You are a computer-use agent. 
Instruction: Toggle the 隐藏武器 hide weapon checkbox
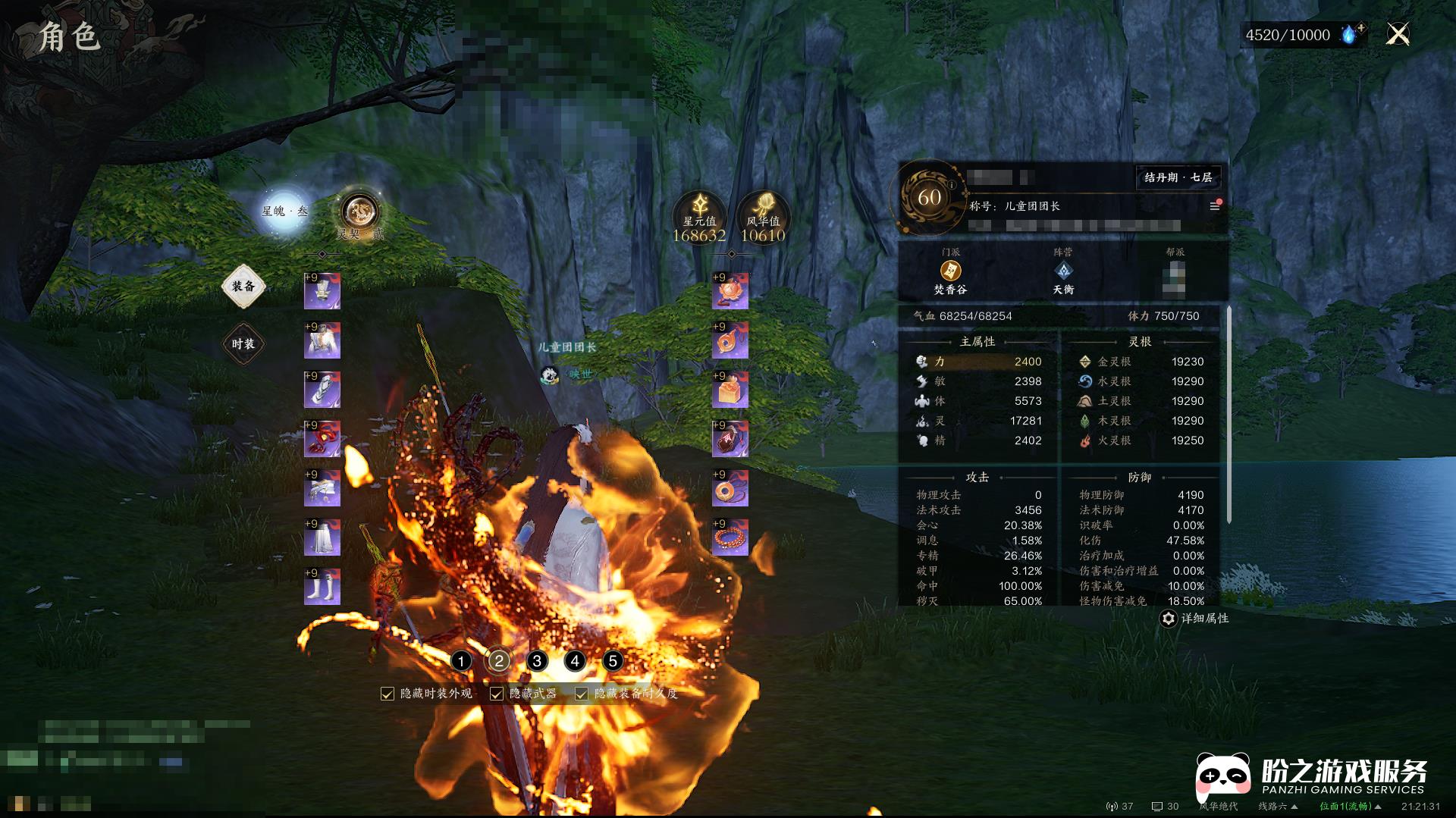[x=497, y=694]
